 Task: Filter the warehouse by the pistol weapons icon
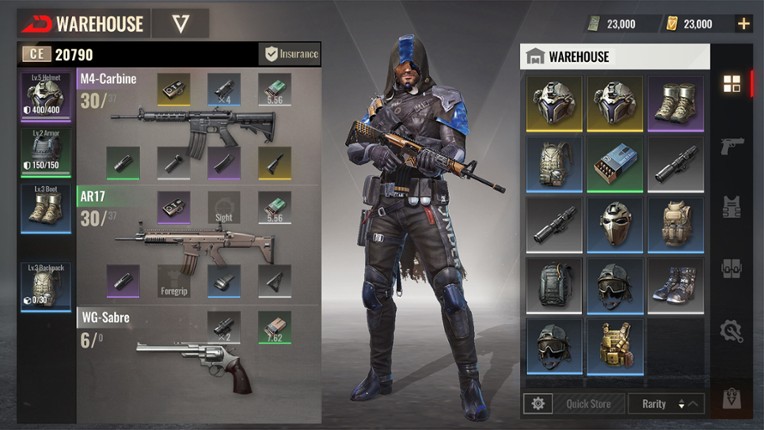click(731, 146)
